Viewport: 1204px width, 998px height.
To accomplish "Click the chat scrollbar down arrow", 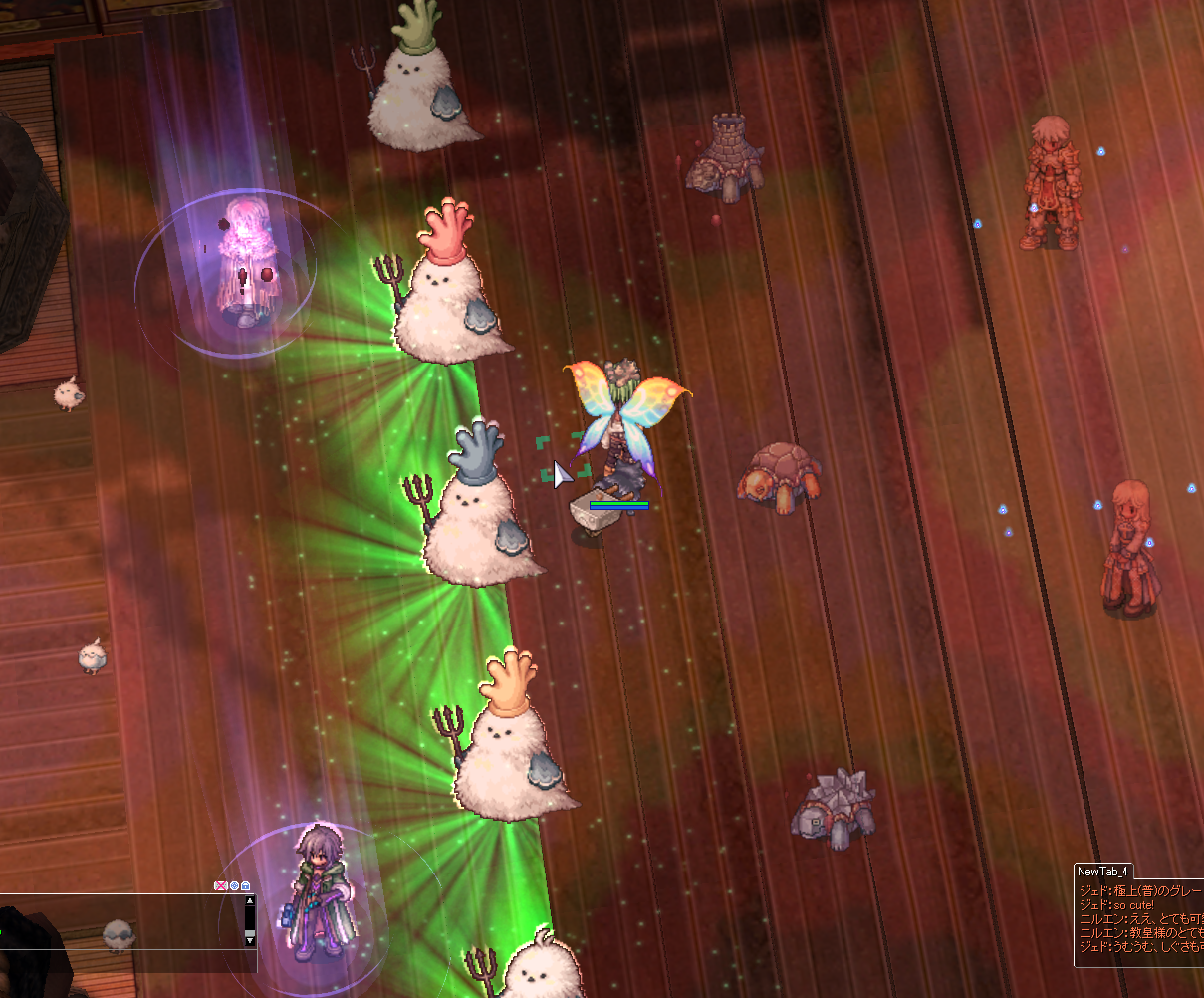I will coord(250,940).
